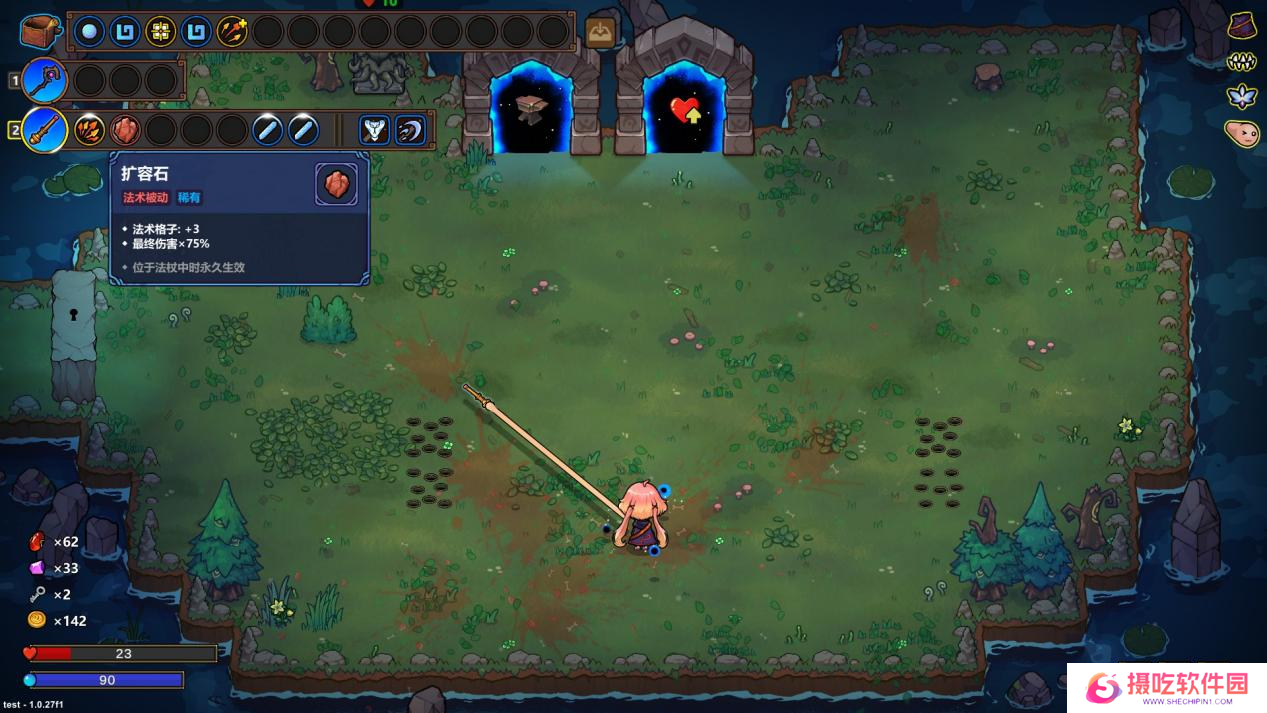Click the orange flame shards spell
Image resolution: width=1267 pixels, height=713 pixels.
click(89, 130)
